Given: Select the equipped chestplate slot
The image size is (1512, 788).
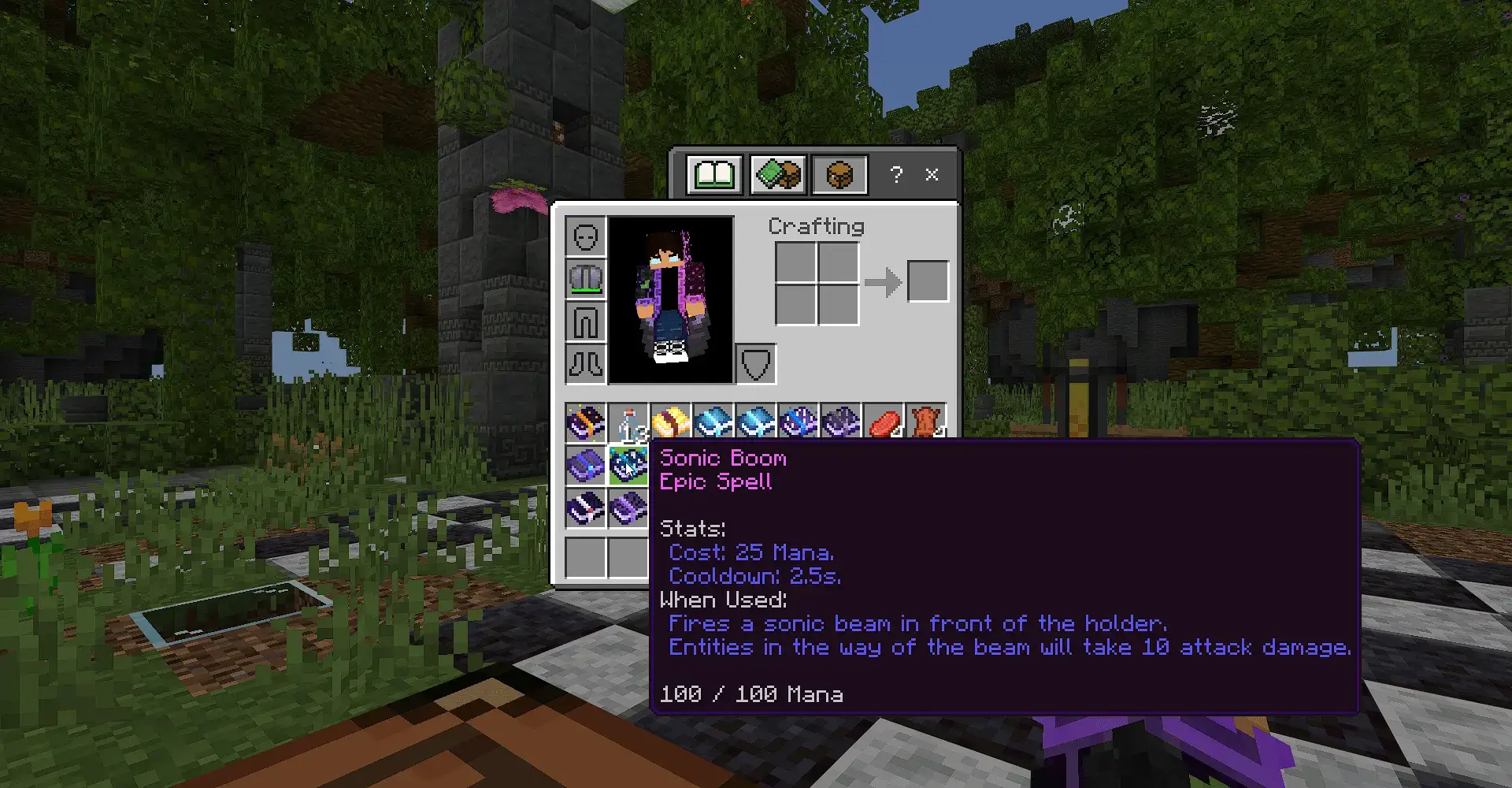Looking at the screenshot, I should pyautogui.click(x=585, y=279).
